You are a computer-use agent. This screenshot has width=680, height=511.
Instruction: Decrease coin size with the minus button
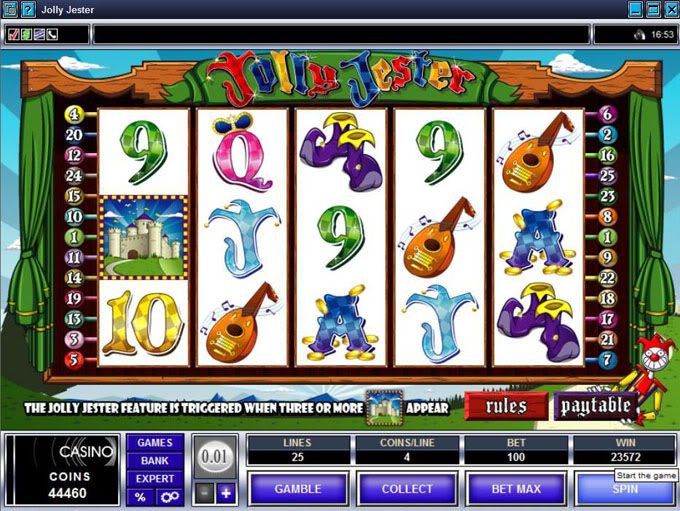tap(203, 492)
